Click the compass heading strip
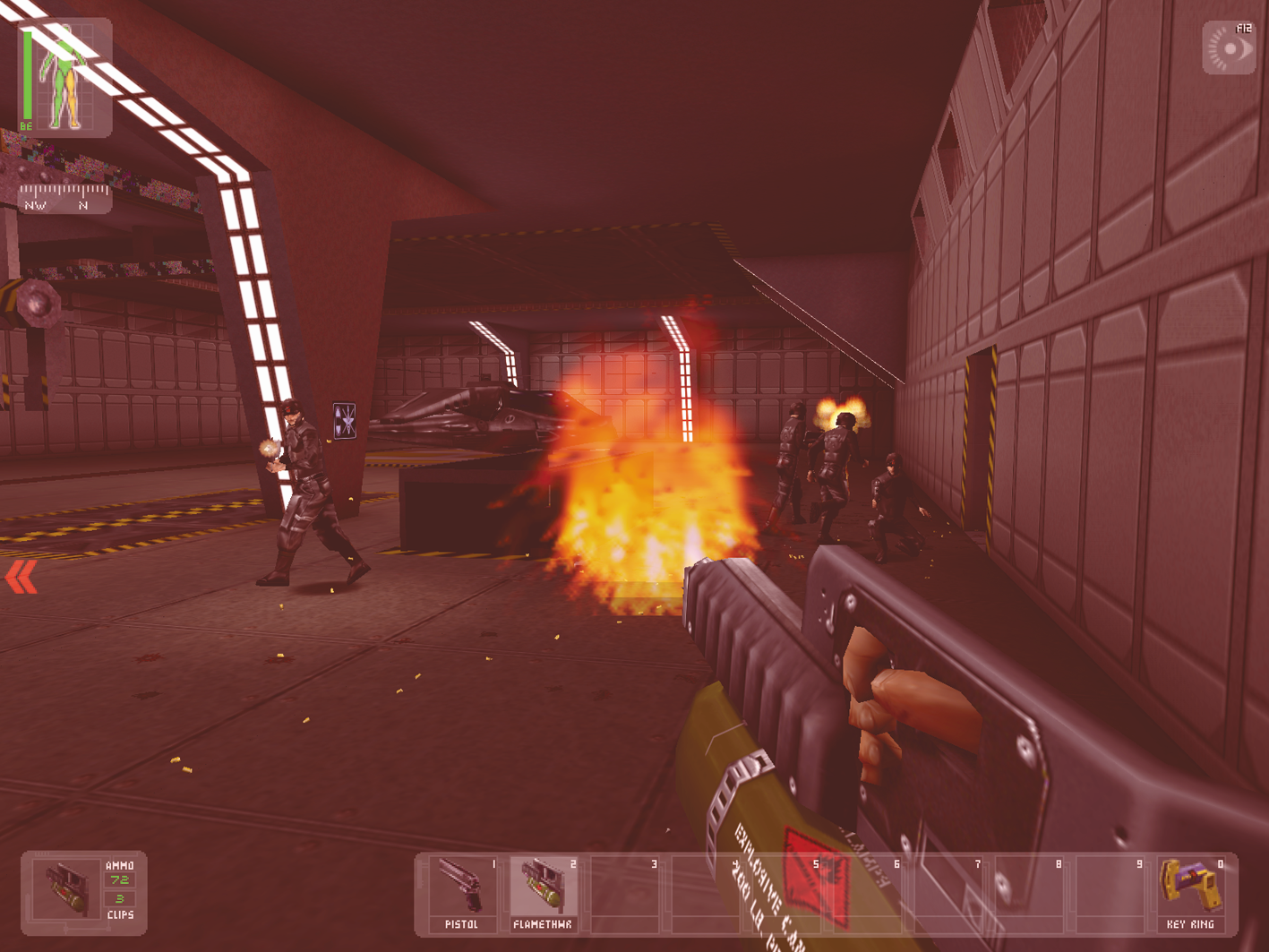This screenshot has height=952, width=1269. pos(65,197)
